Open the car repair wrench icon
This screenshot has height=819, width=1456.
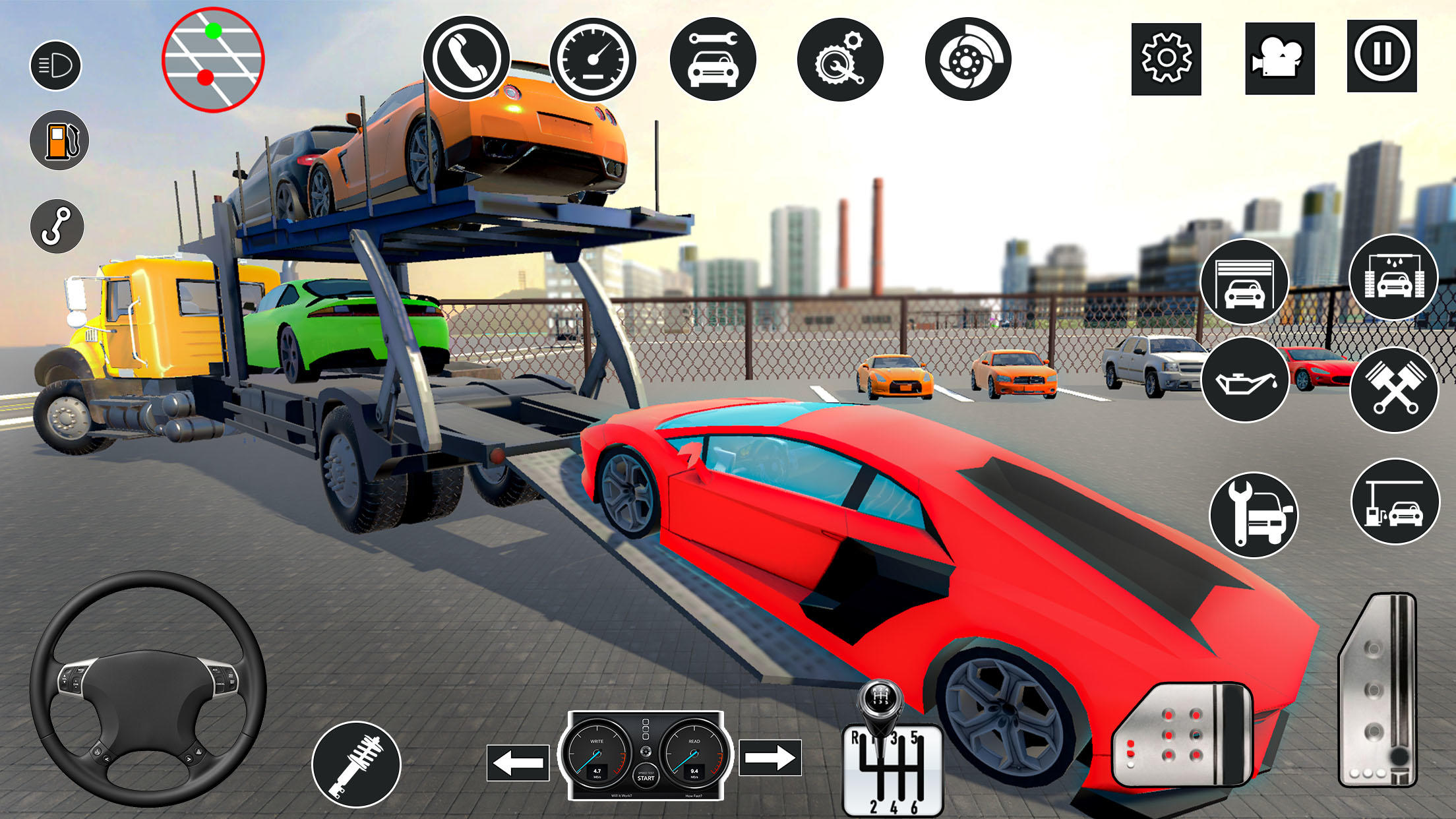tap(713, 59)
